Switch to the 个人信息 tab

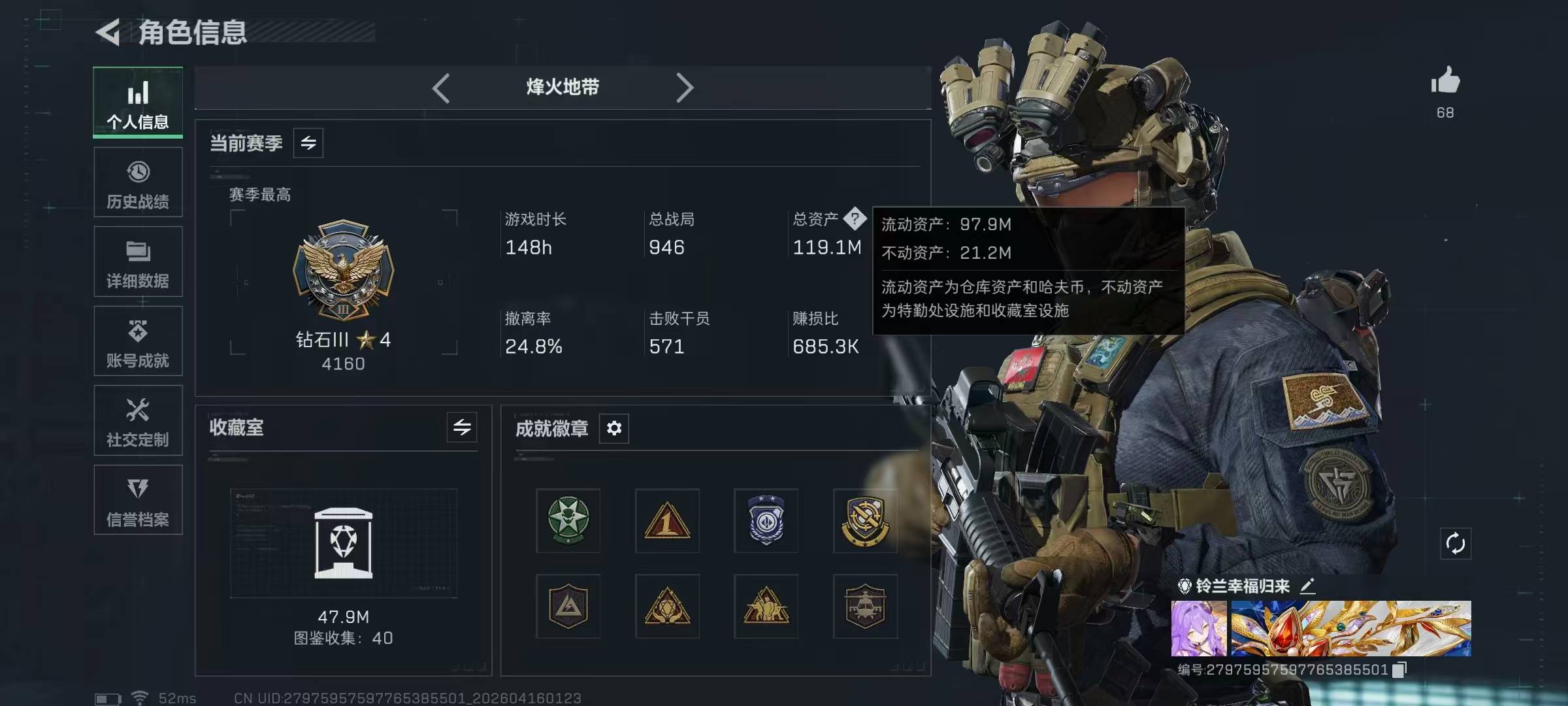click(x=138, y=103)
